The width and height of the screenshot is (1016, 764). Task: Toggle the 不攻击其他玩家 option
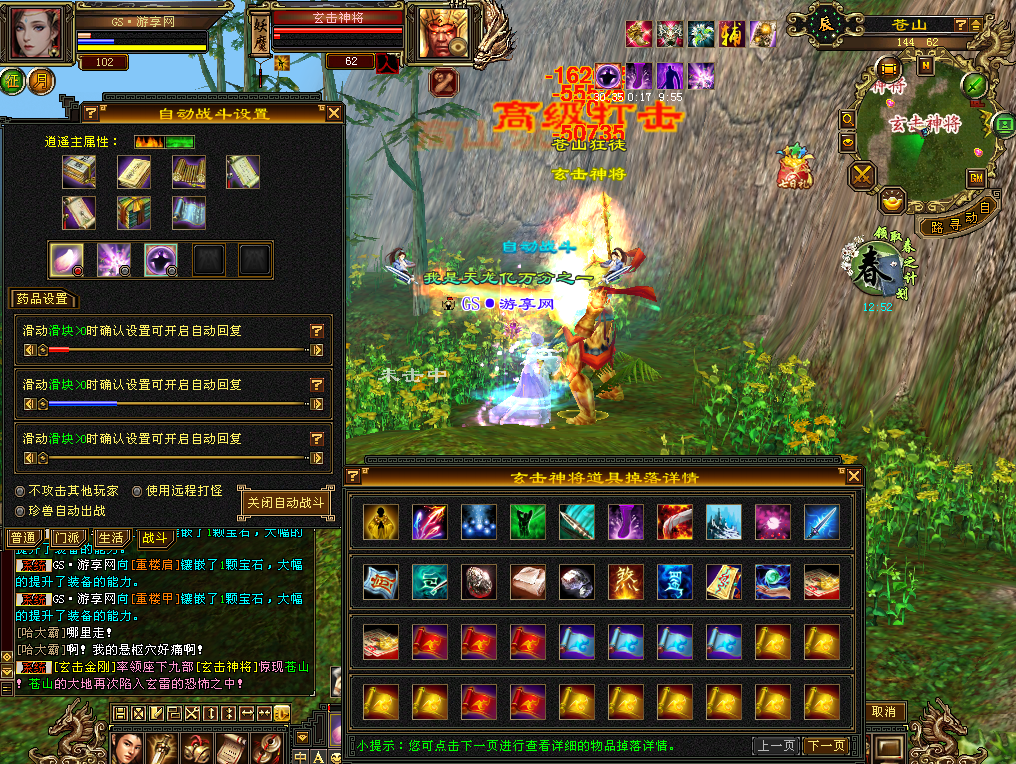coord(21,491)
